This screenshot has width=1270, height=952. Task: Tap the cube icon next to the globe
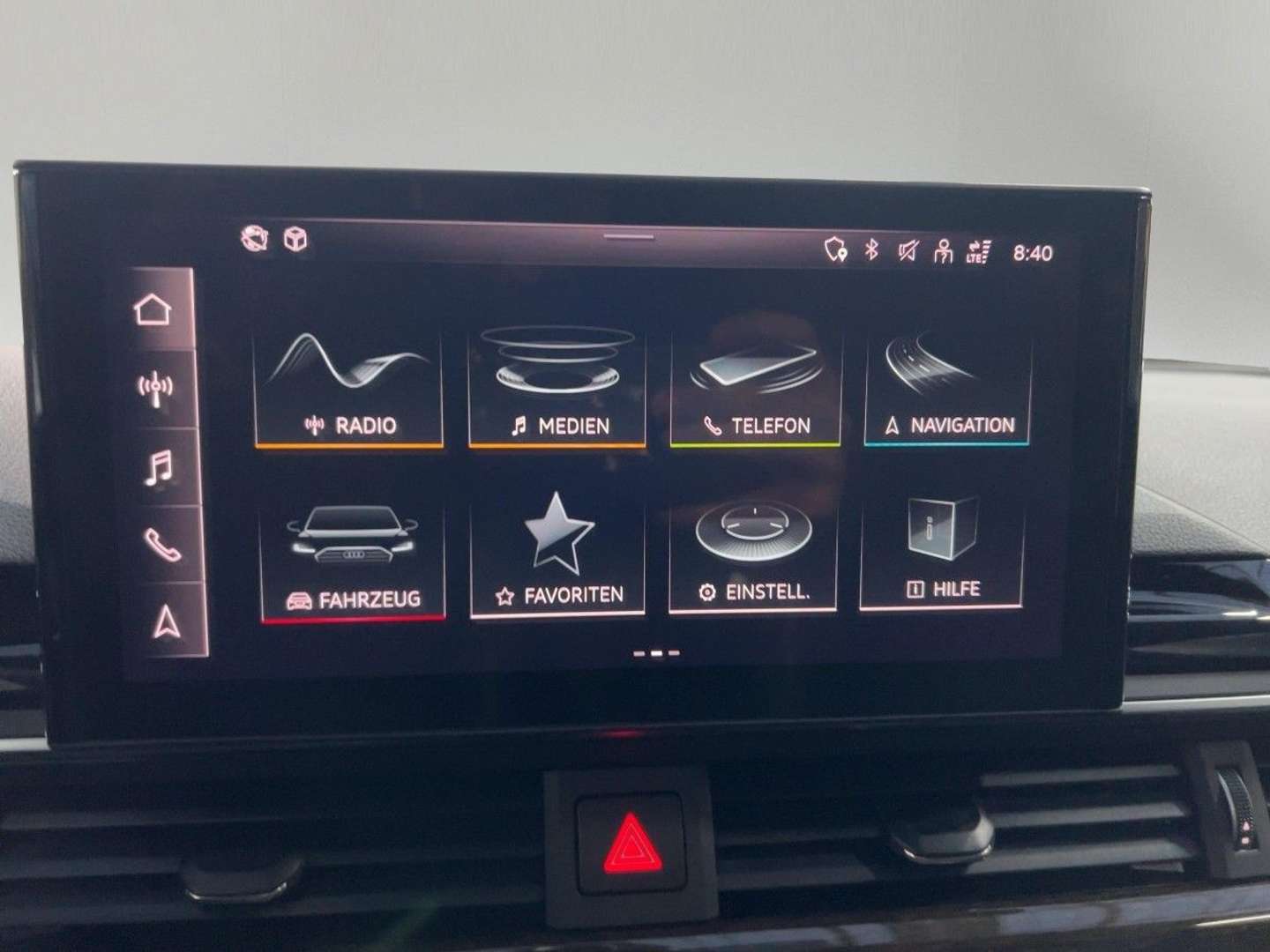296,239
